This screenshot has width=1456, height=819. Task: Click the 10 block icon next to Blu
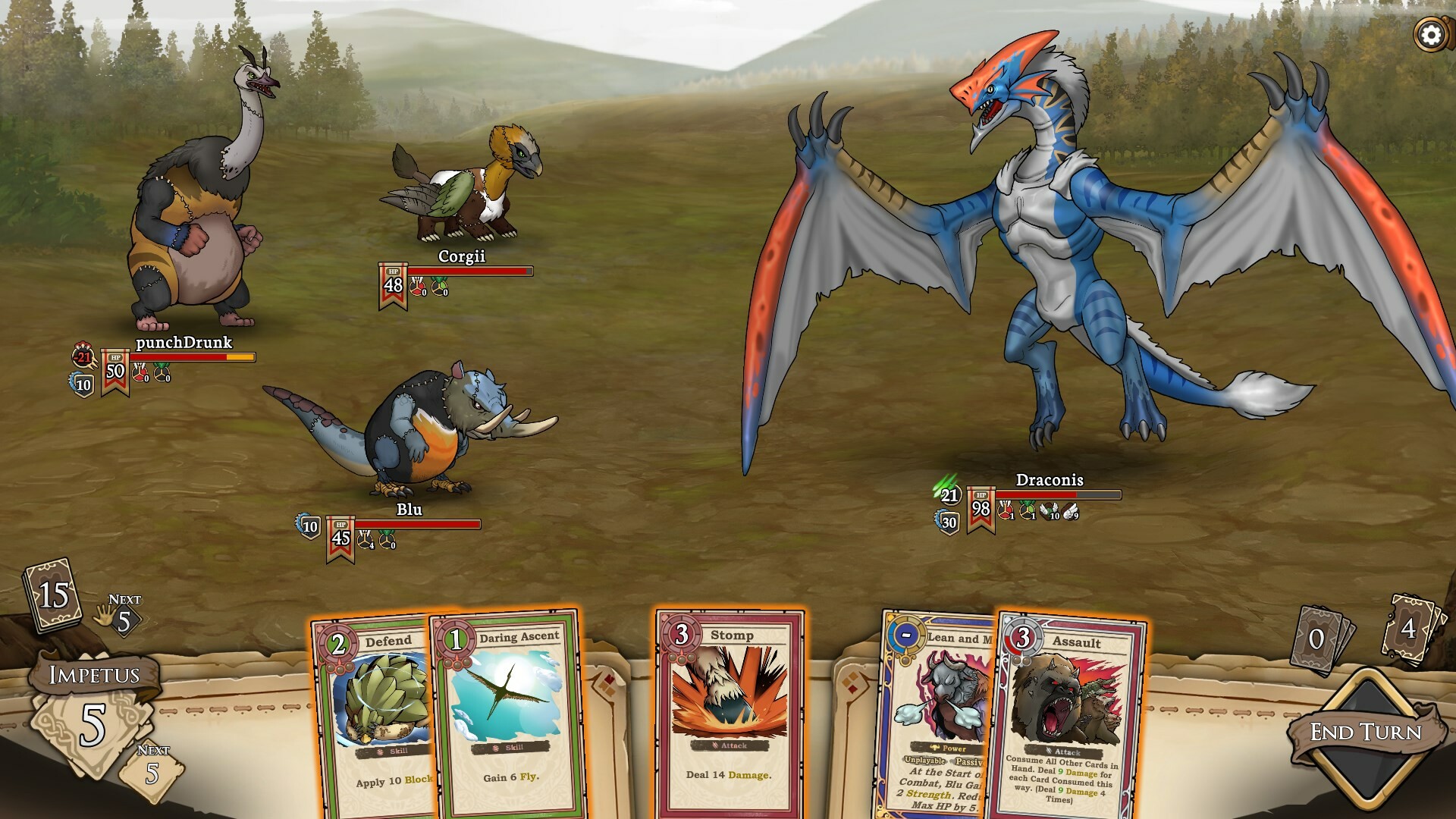[x=309, y=525]
